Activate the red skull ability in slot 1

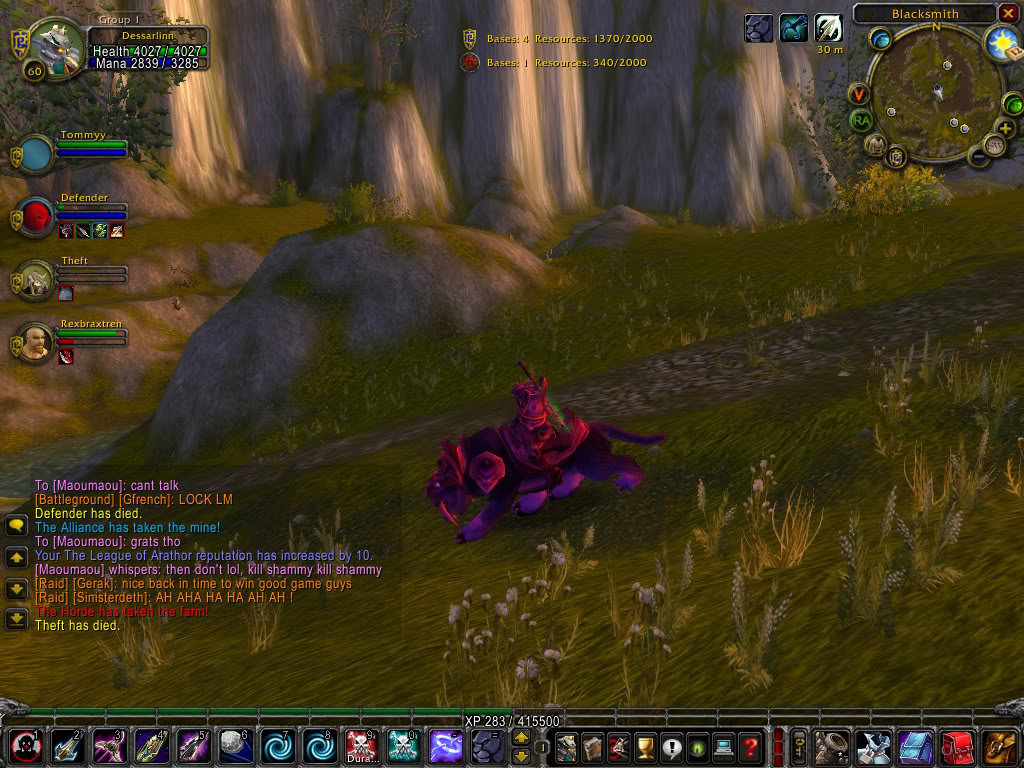pos(23,746)
